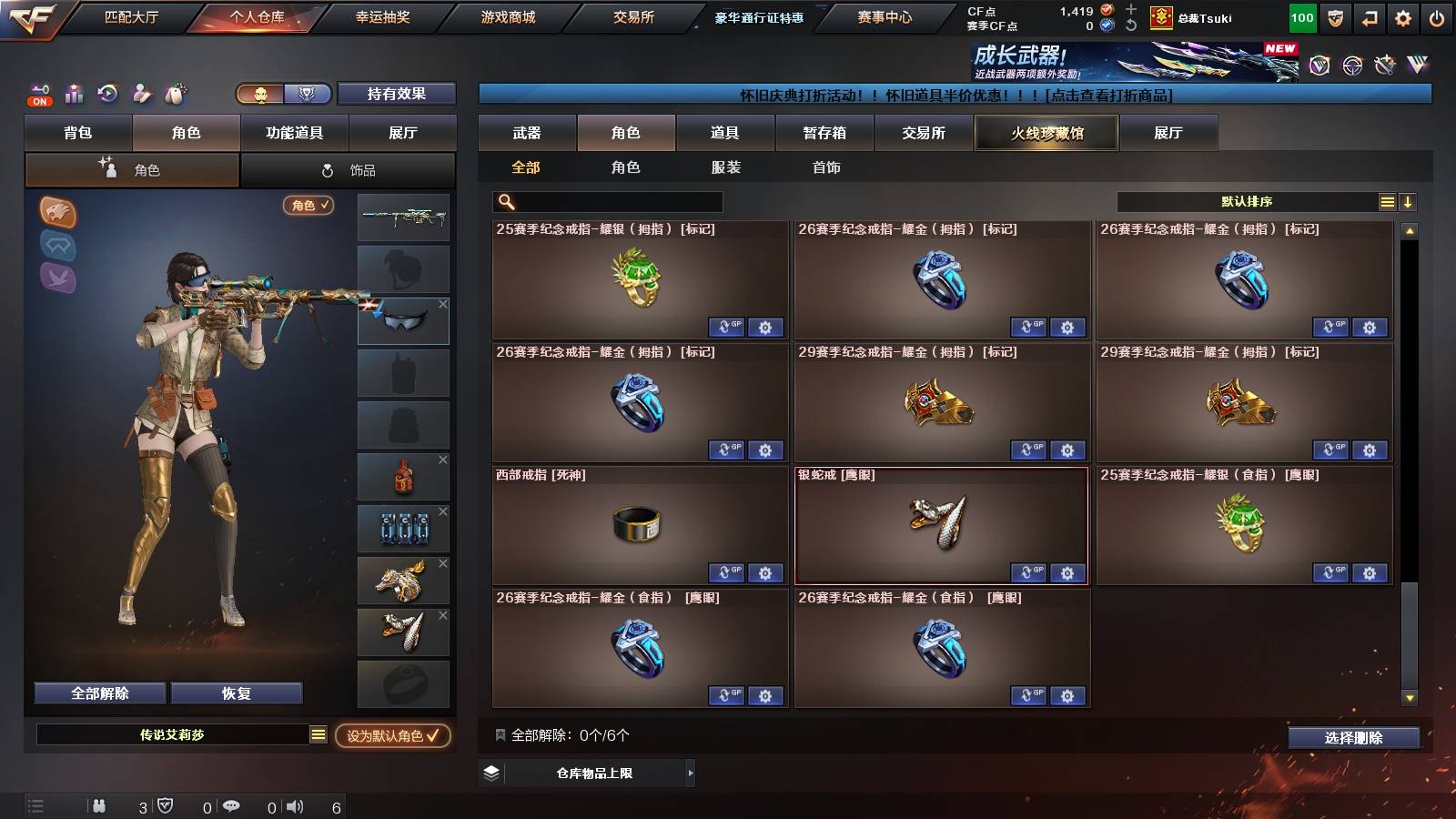1456x819 pixels.
Task: Expand the 仓库物品上限 section arrow
Action: 690,773
